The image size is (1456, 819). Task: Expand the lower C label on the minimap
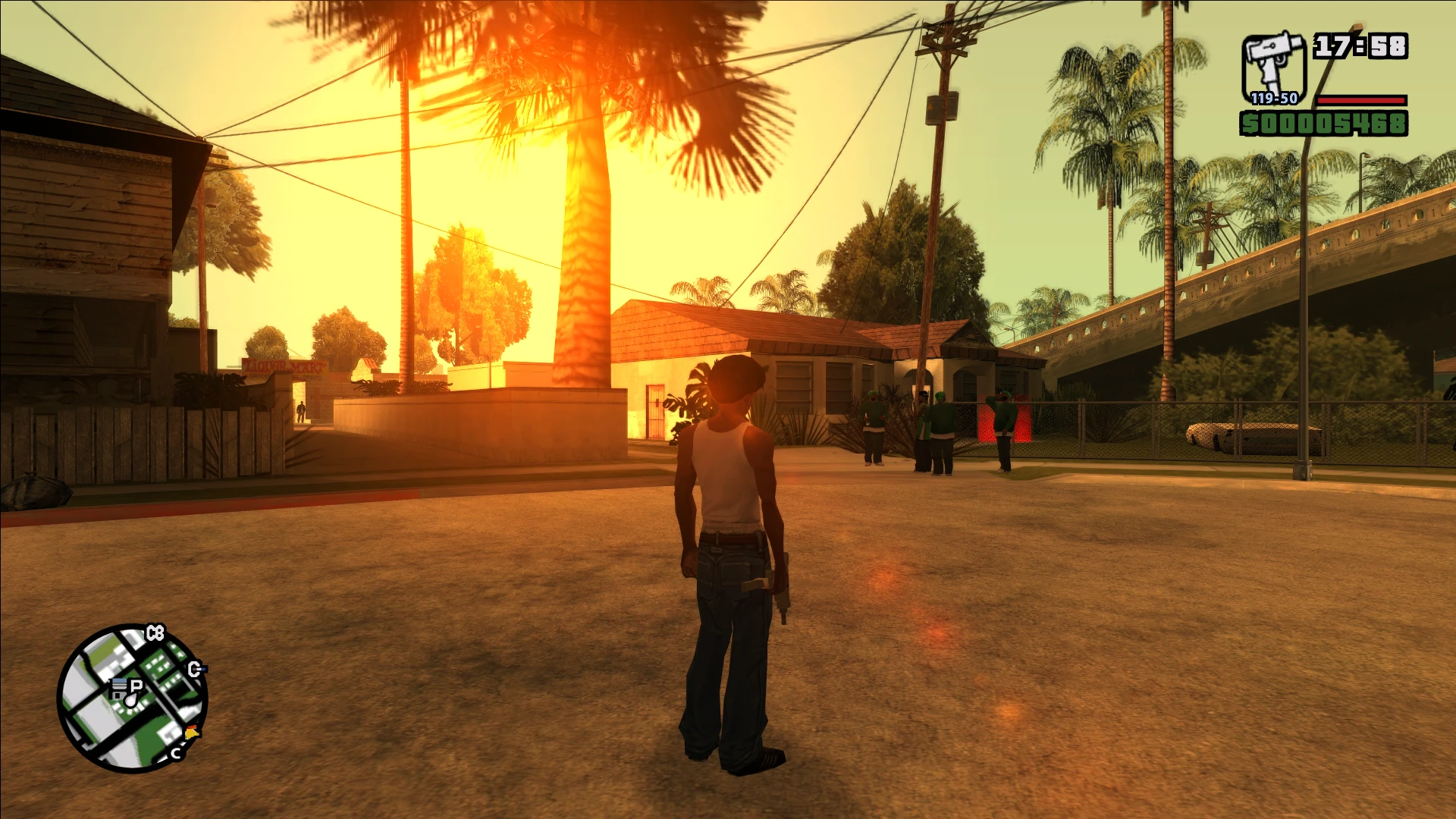click(176, 753)
